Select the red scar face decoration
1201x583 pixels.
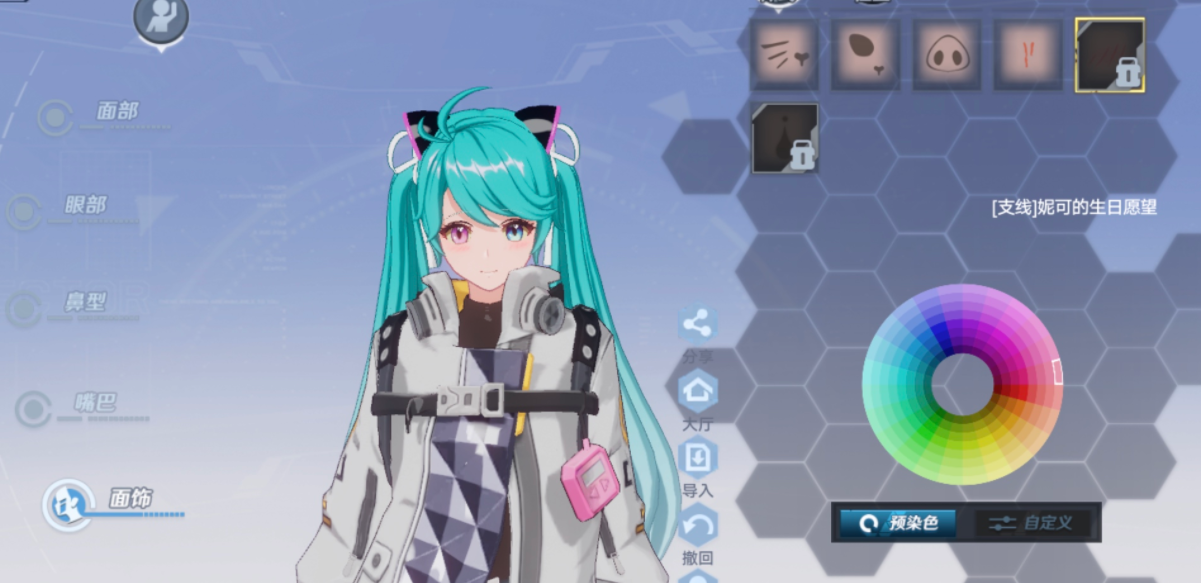[x=1028, y=55]
